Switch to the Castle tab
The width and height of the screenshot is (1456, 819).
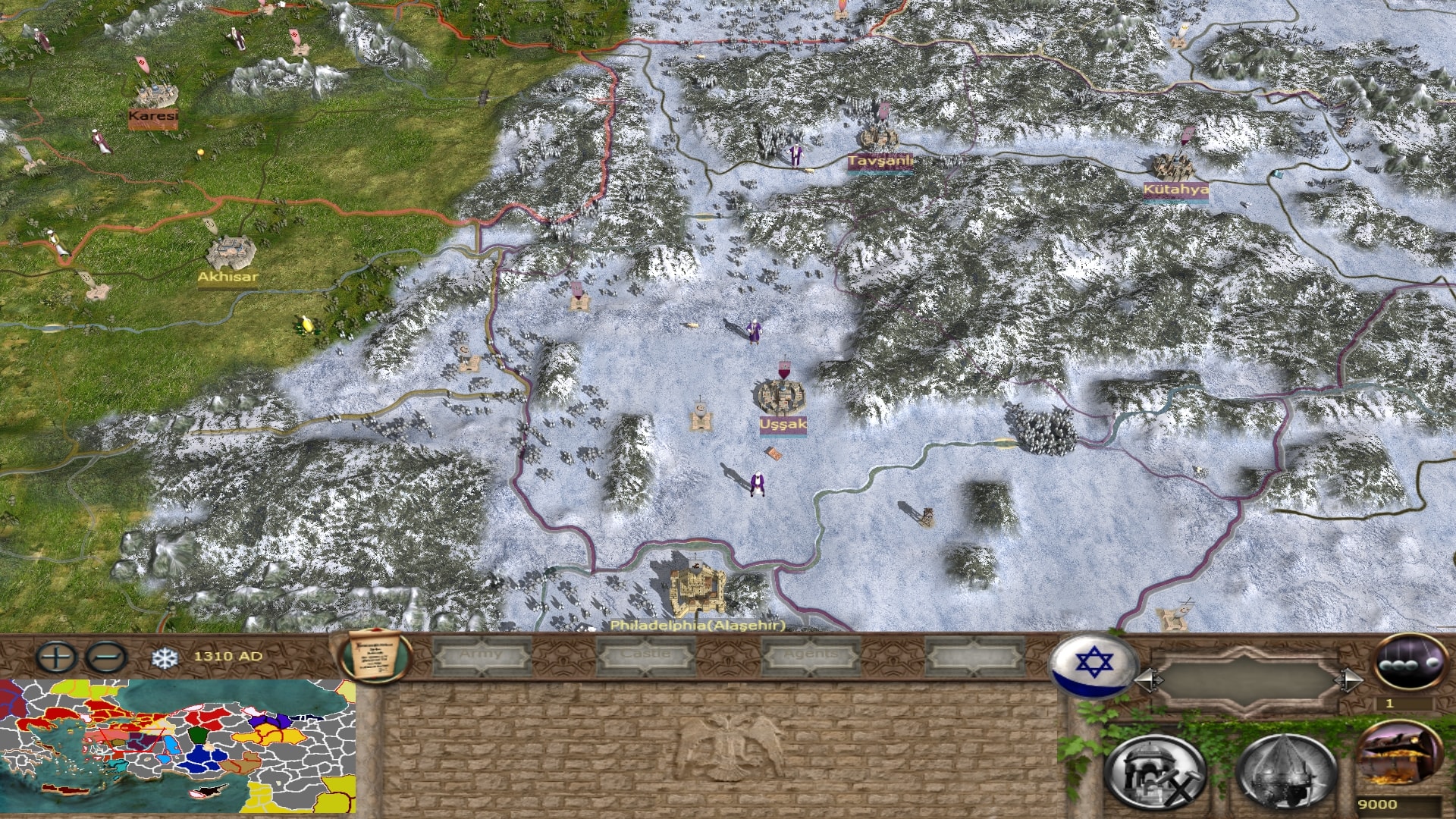(x=645, y=655)
